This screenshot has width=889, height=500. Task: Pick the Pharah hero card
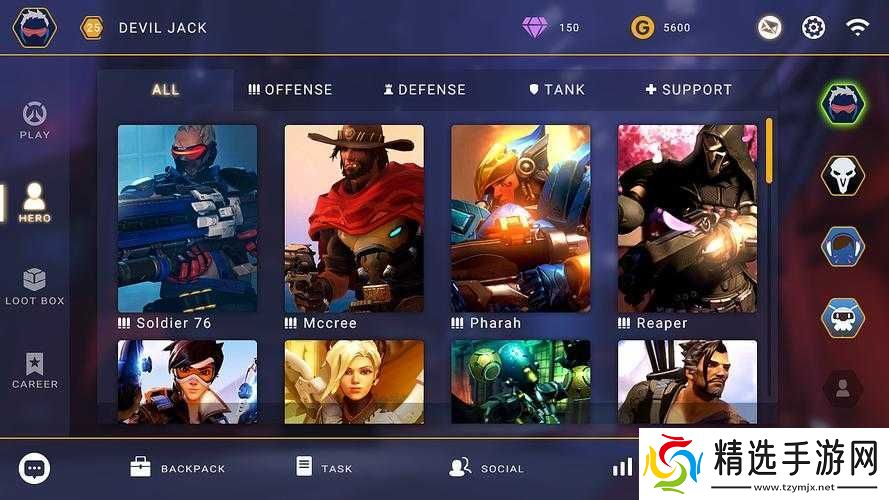coord(520,218)
